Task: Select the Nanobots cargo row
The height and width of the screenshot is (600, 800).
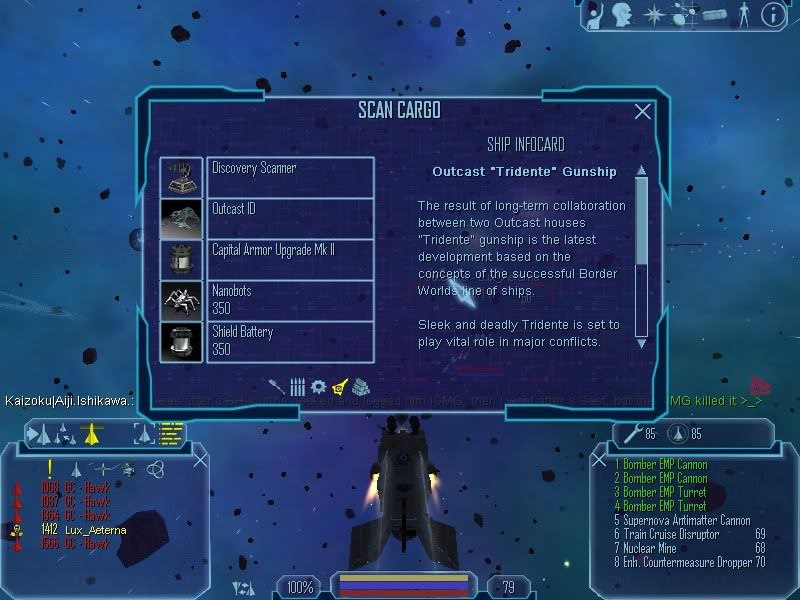Action: 290,300
